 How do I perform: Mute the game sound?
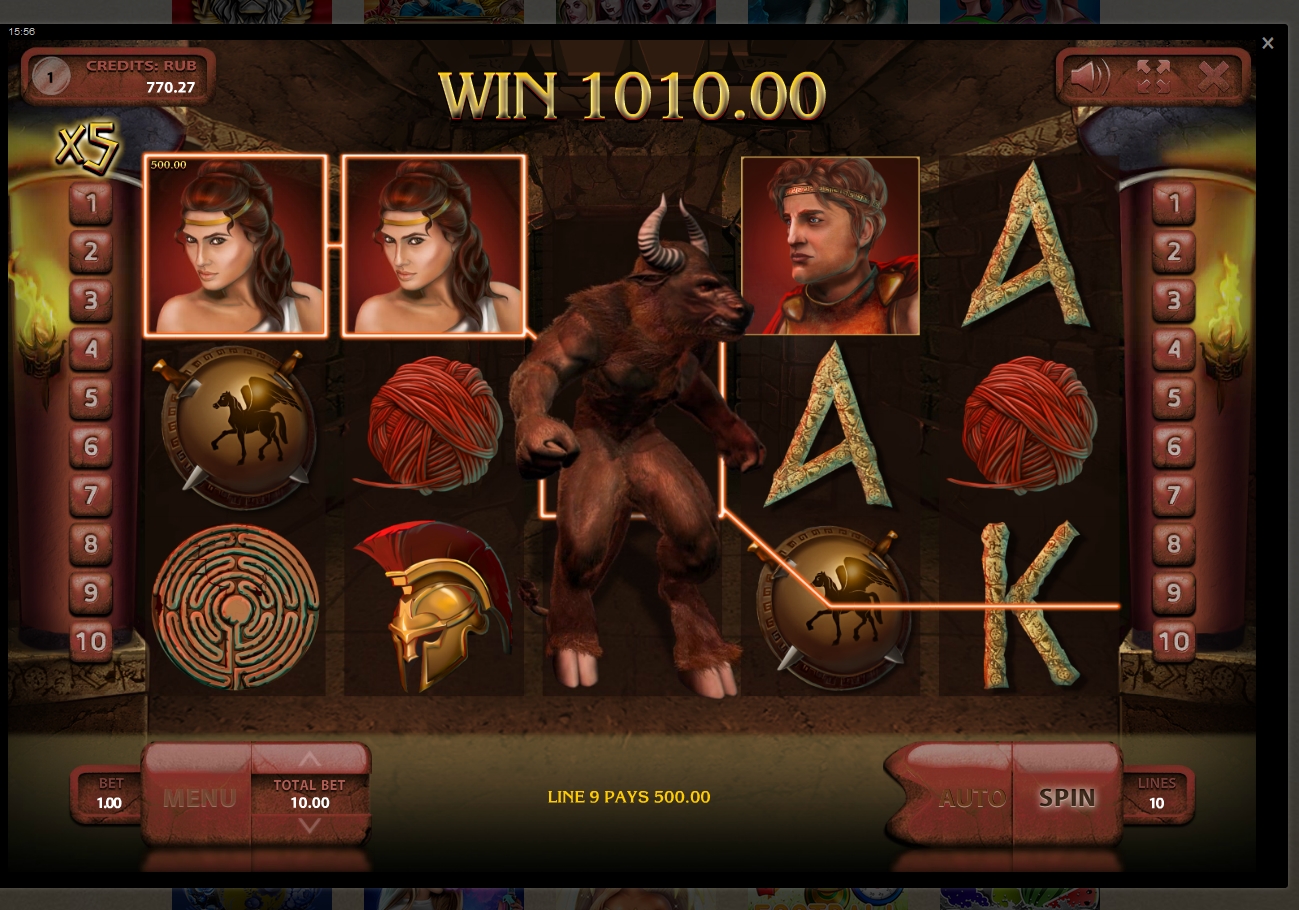[x=1090, y=76]
